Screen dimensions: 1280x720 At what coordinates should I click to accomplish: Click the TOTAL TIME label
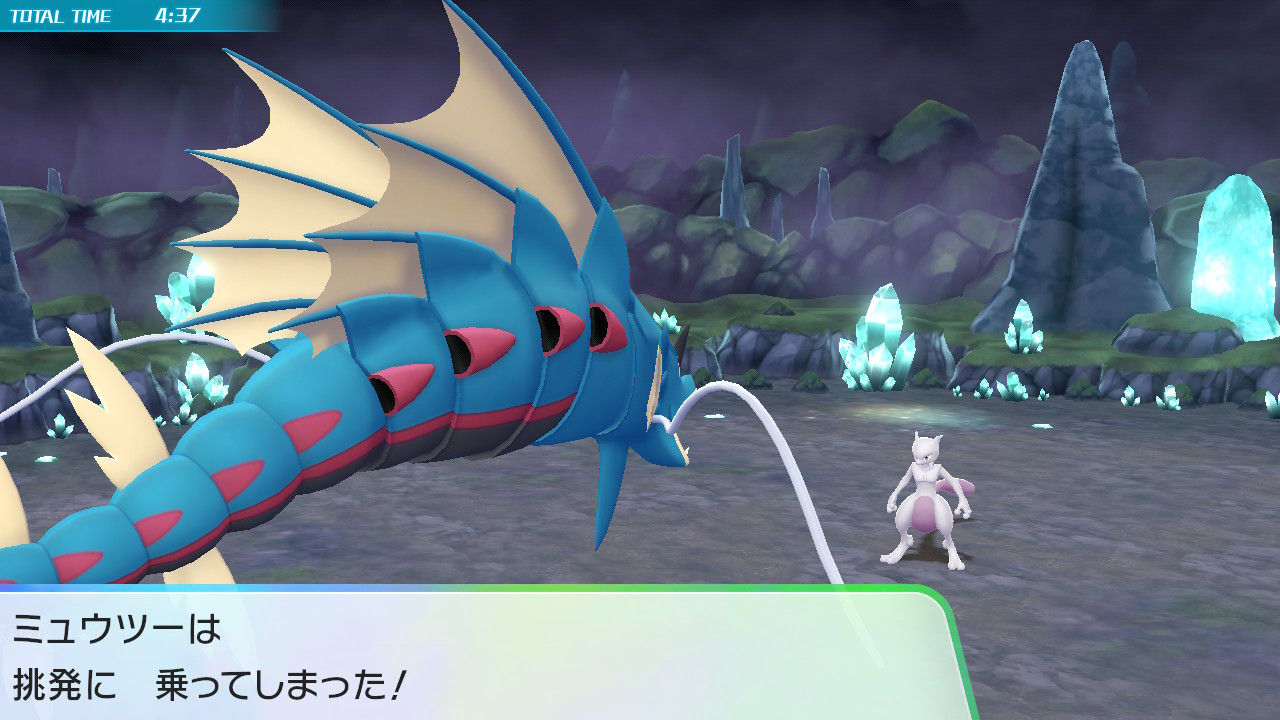60,16
